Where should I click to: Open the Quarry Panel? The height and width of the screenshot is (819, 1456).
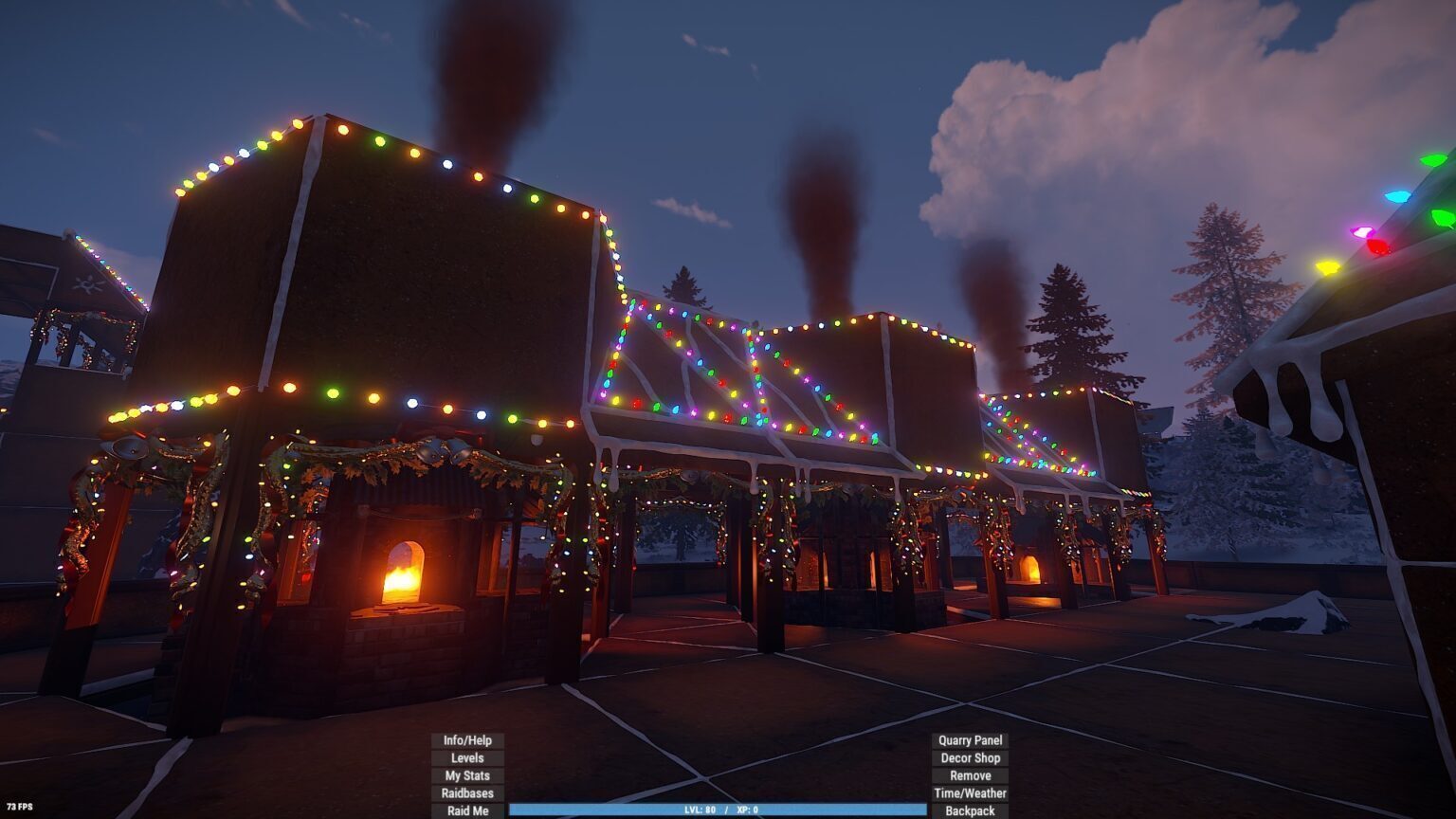click(x=970, y=740)
